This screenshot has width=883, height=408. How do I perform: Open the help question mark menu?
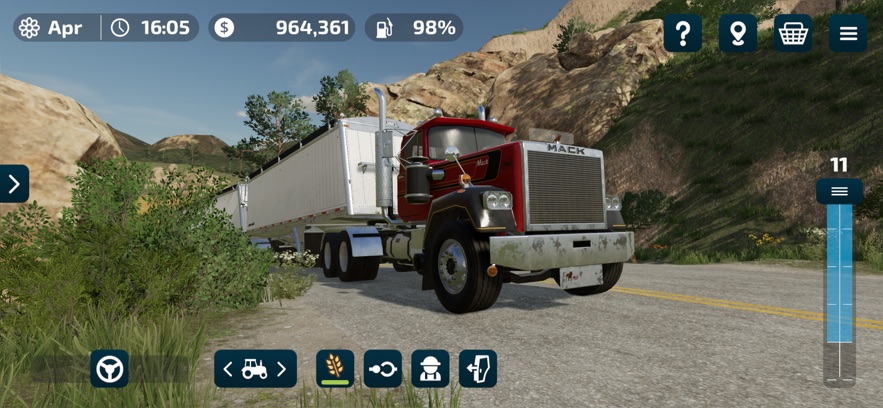(683, 34)
